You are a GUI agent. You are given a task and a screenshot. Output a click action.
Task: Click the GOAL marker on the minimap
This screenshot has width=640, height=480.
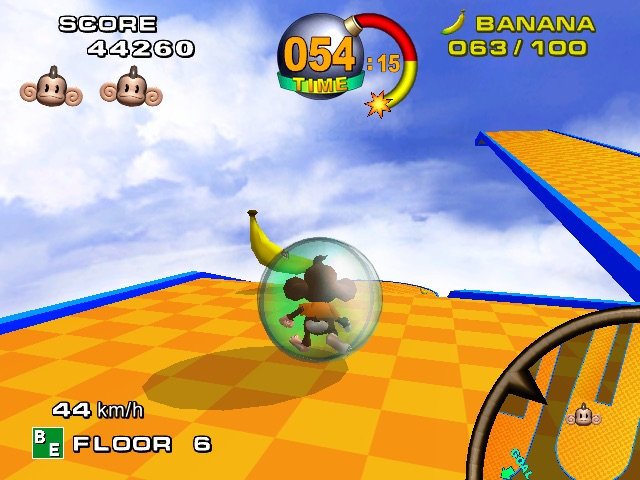click(519, 463)
